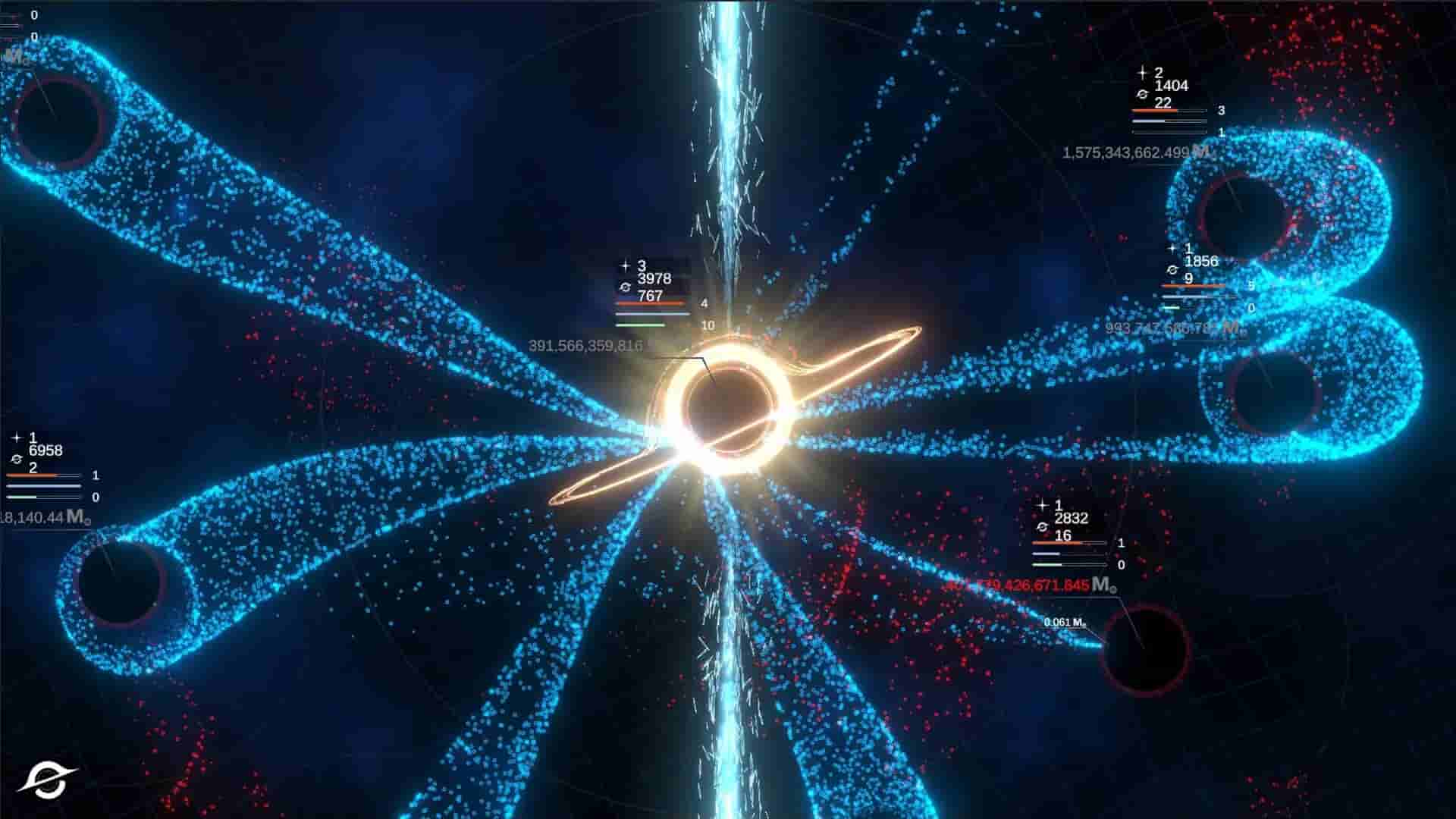Click the orbit cycle icon beside "767"
Screen dimensions: 1456x819
(x=626, y=287)
